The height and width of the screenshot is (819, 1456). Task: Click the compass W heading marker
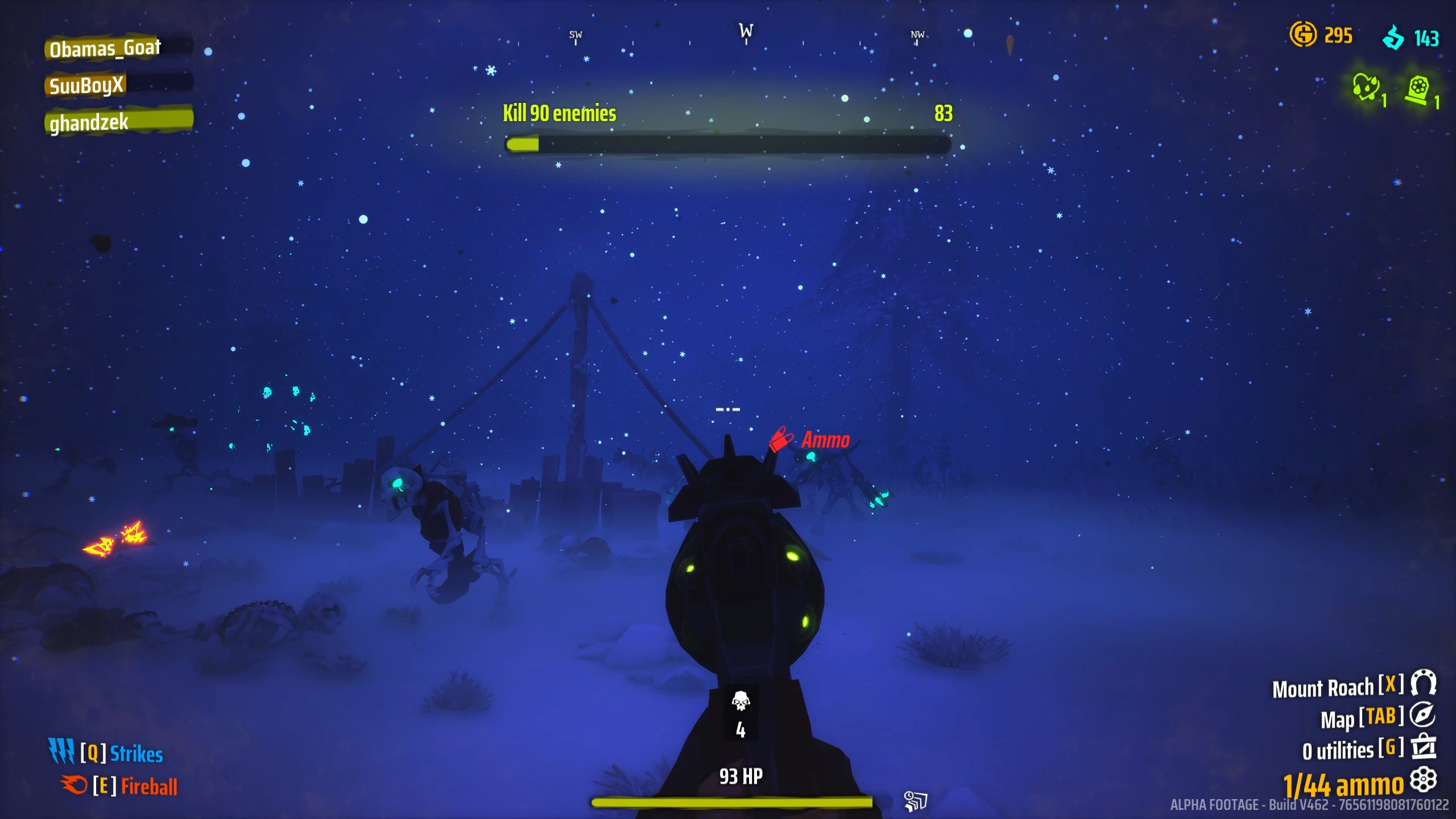pyautogui.click(x=746, y=31)
